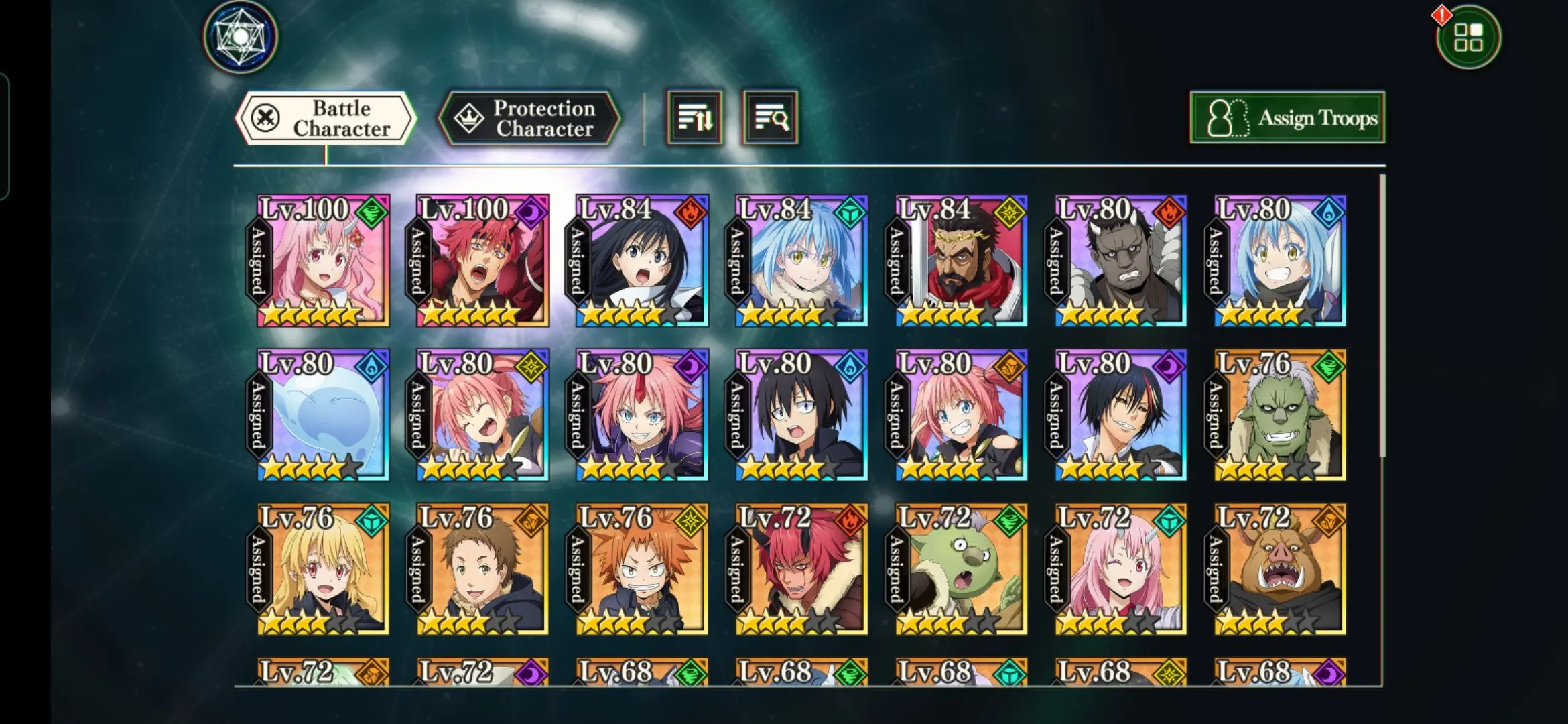Pick the Lv.84 bearded king with crown
Image resolution: width=1568 pixels, height=724 pixels.
(961, 261)
